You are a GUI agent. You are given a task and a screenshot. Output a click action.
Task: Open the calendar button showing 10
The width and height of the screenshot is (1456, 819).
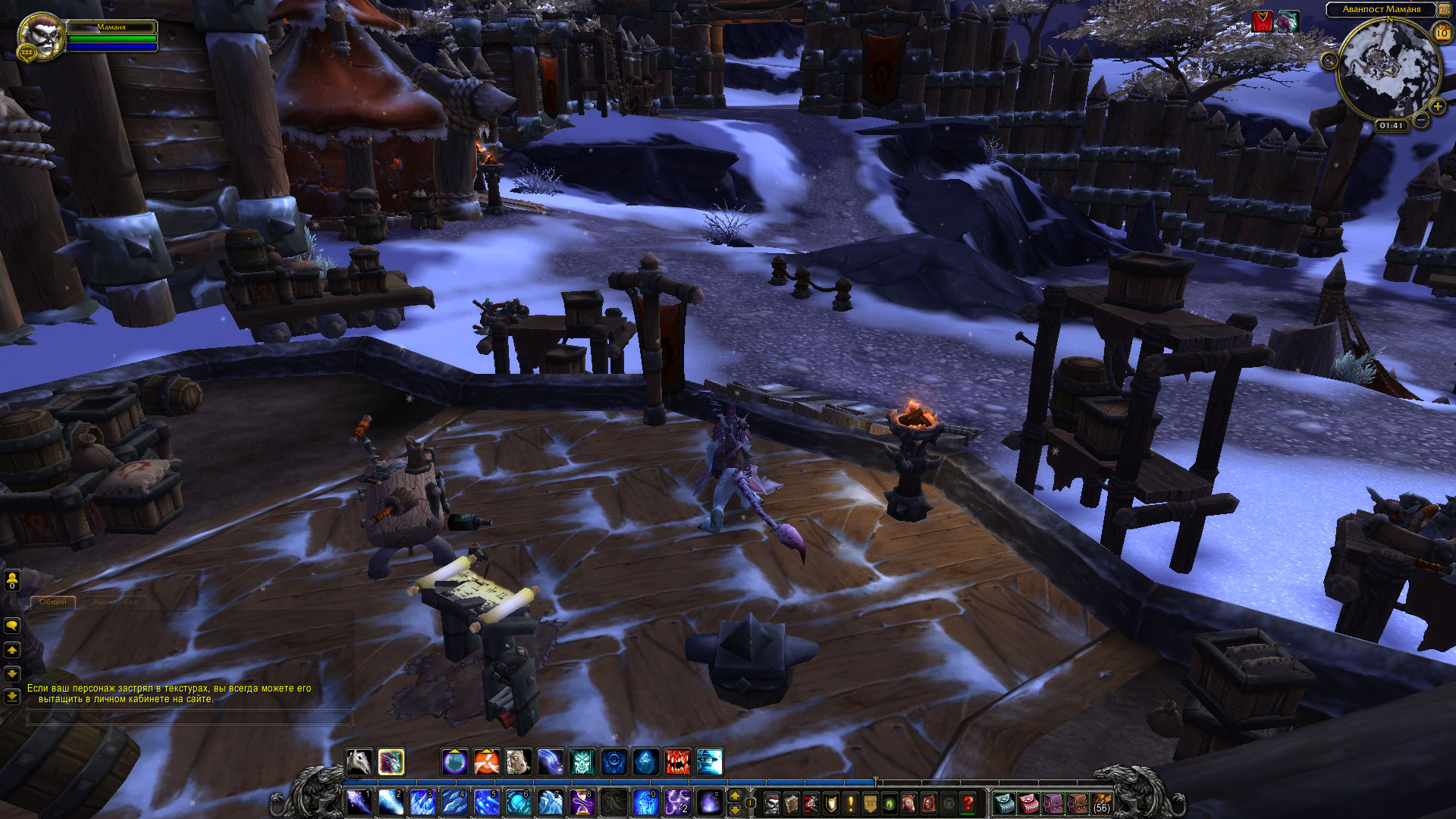click(1442, 33)
